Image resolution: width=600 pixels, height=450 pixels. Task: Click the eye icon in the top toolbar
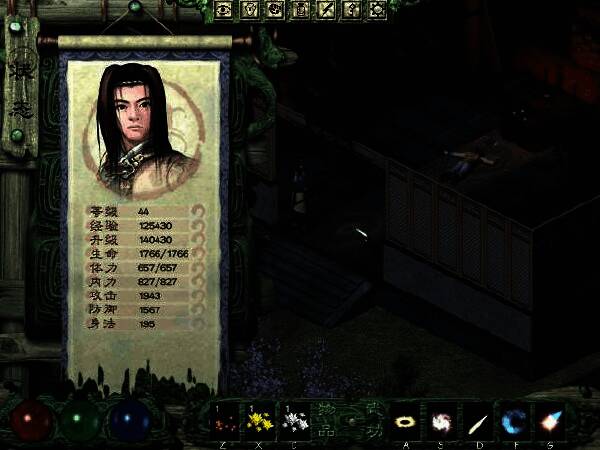pos(223,10)
